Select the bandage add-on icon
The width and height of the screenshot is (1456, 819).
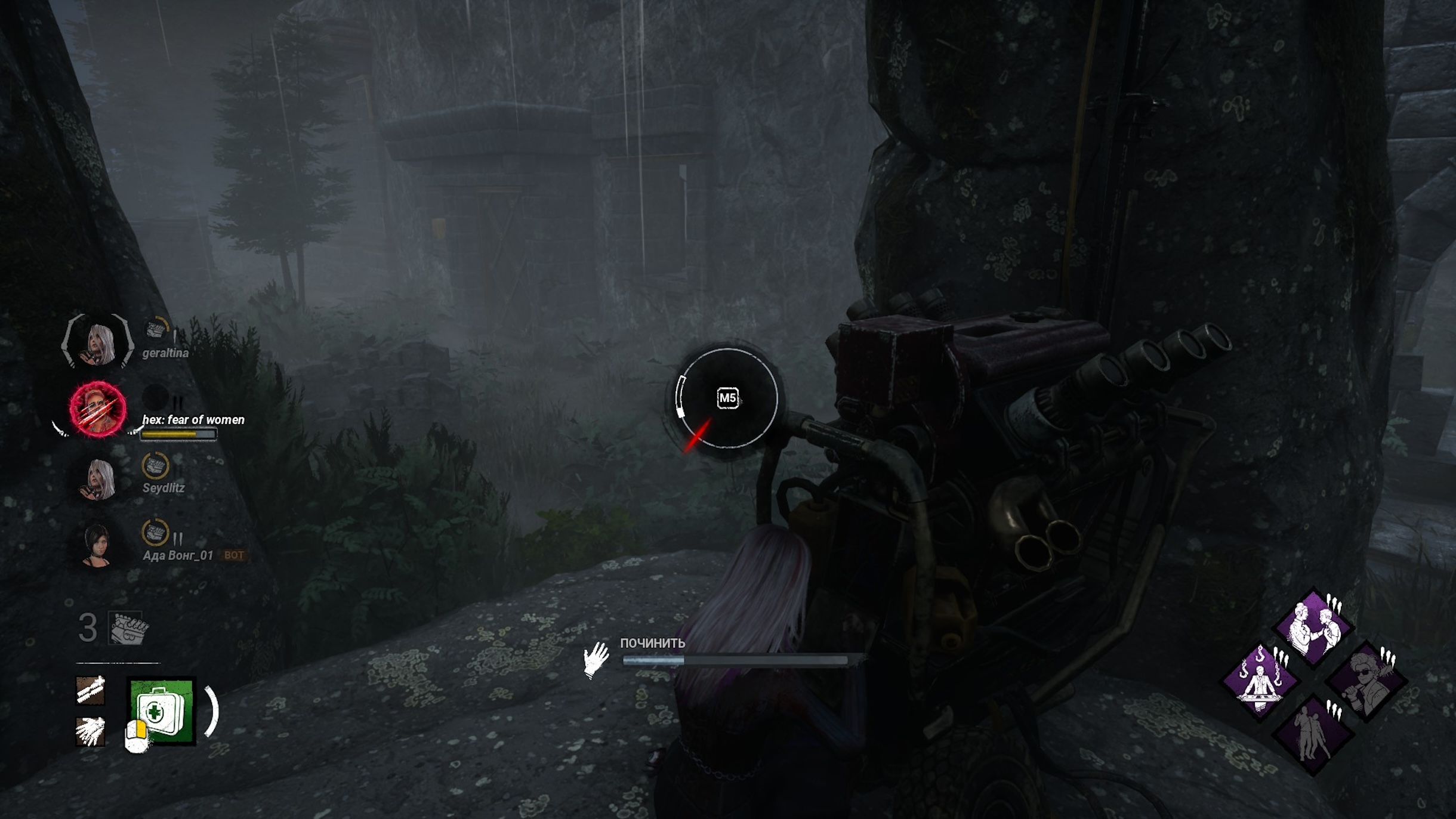tap(91, 690)
